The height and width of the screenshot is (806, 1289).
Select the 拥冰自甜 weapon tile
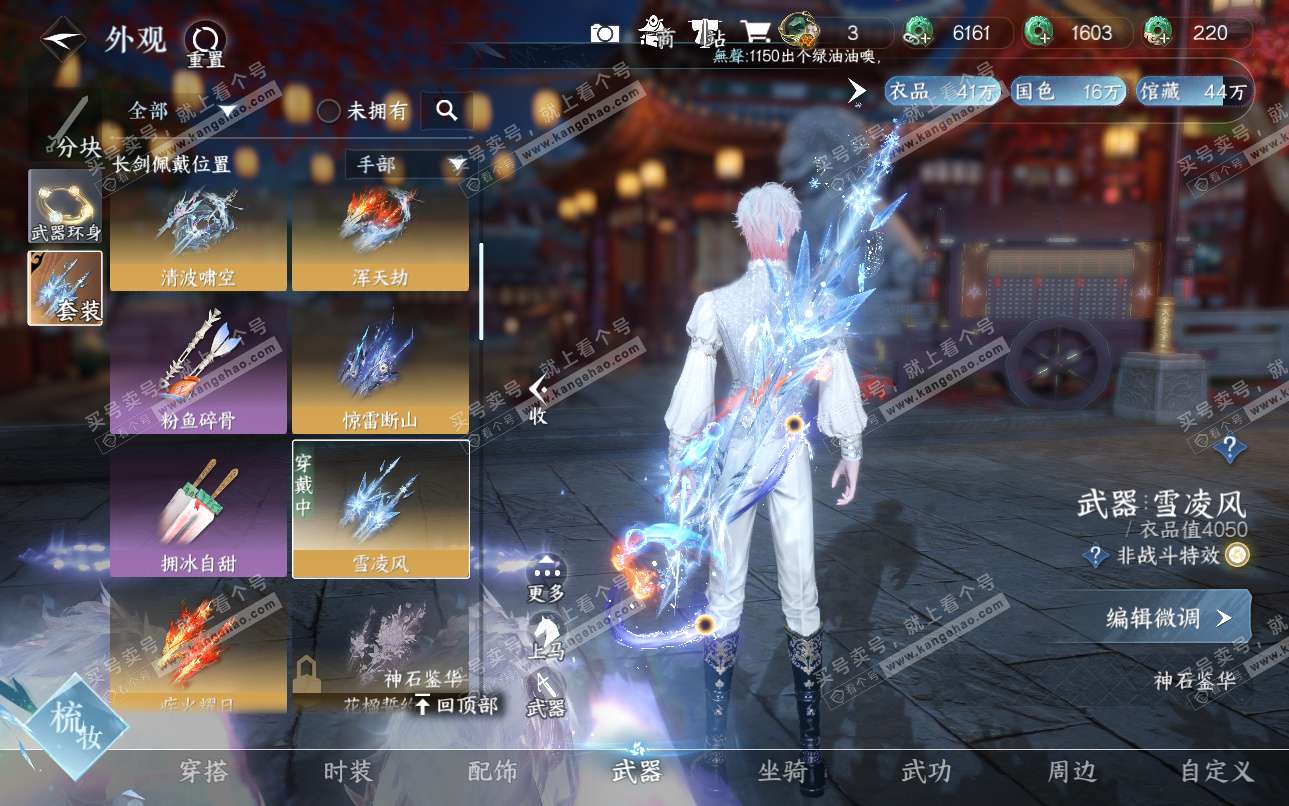pyautogui.click(x=198, y=512)
